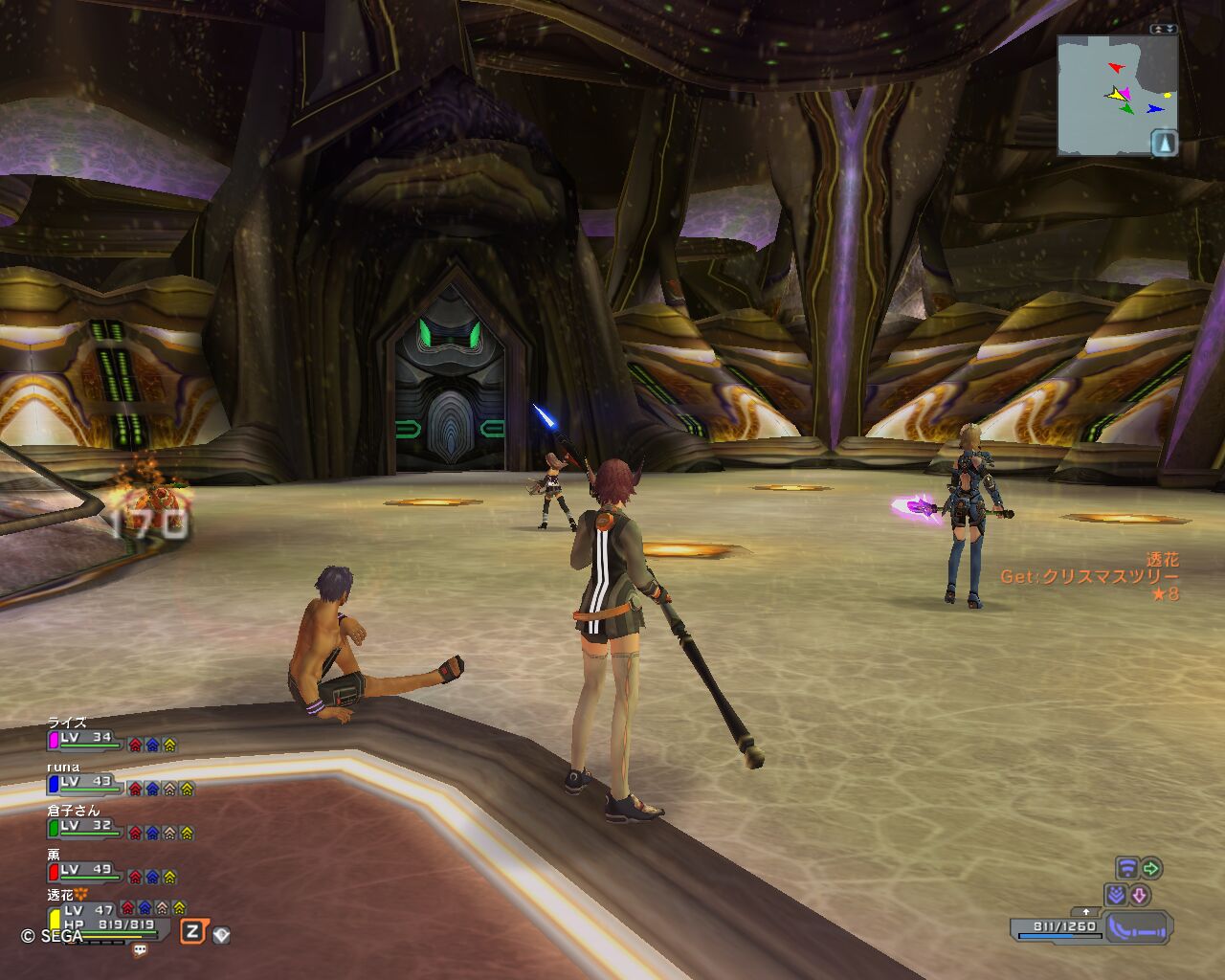Viewport: 1225px width, 980px height.
Task: Select own character 透花 status panel
Action: click(96, 917)
